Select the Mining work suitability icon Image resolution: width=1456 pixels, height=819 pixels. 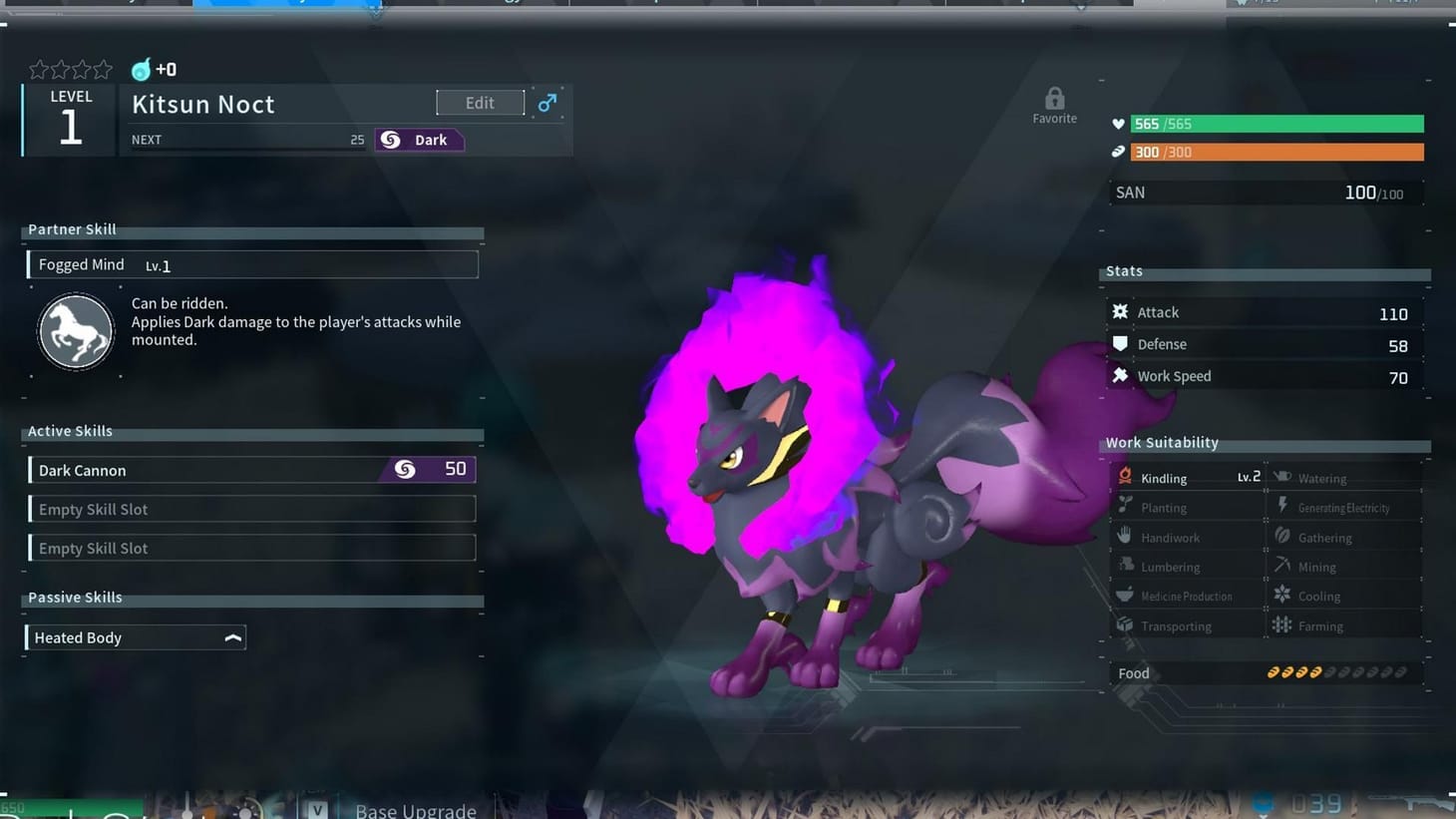pyautogui.click(x=1283, y=566)
